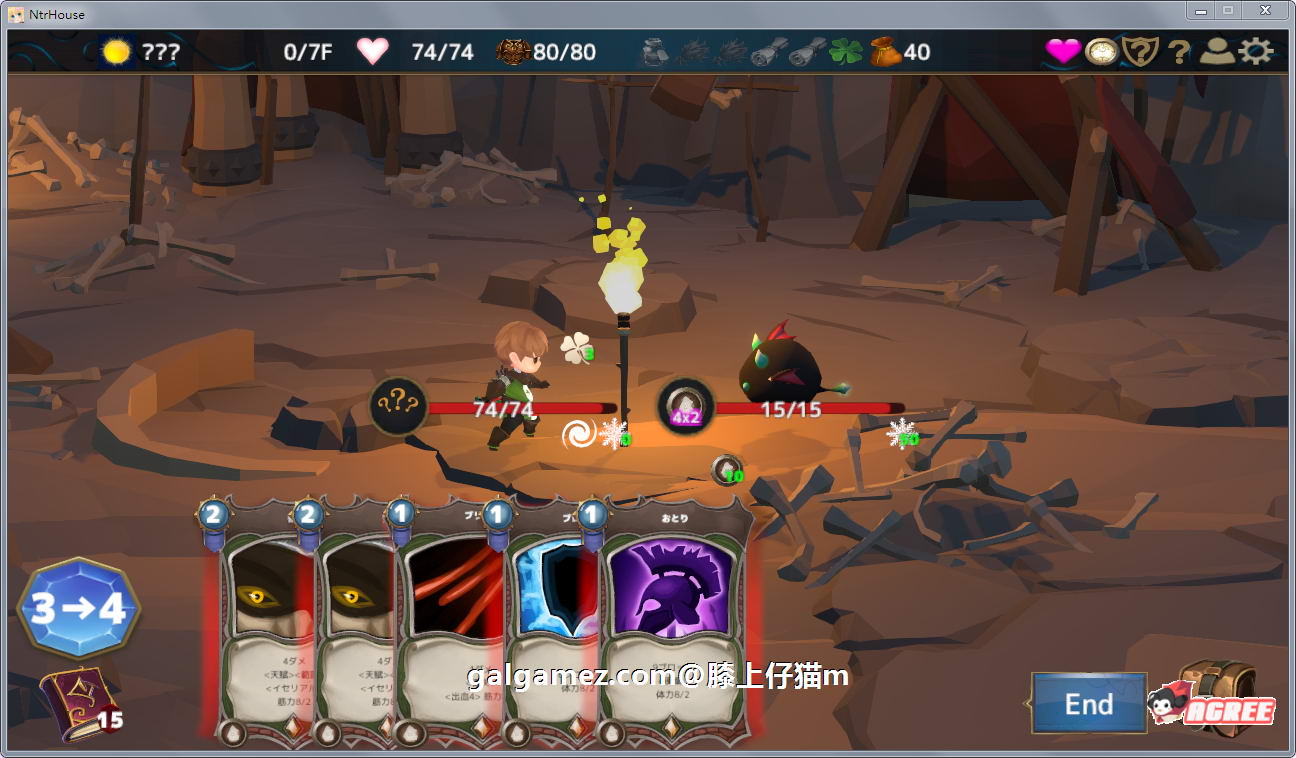This screenshot has width=1296, height=758.
Task: Click the player's ??? status badge
Action: [x=399, y=406]
